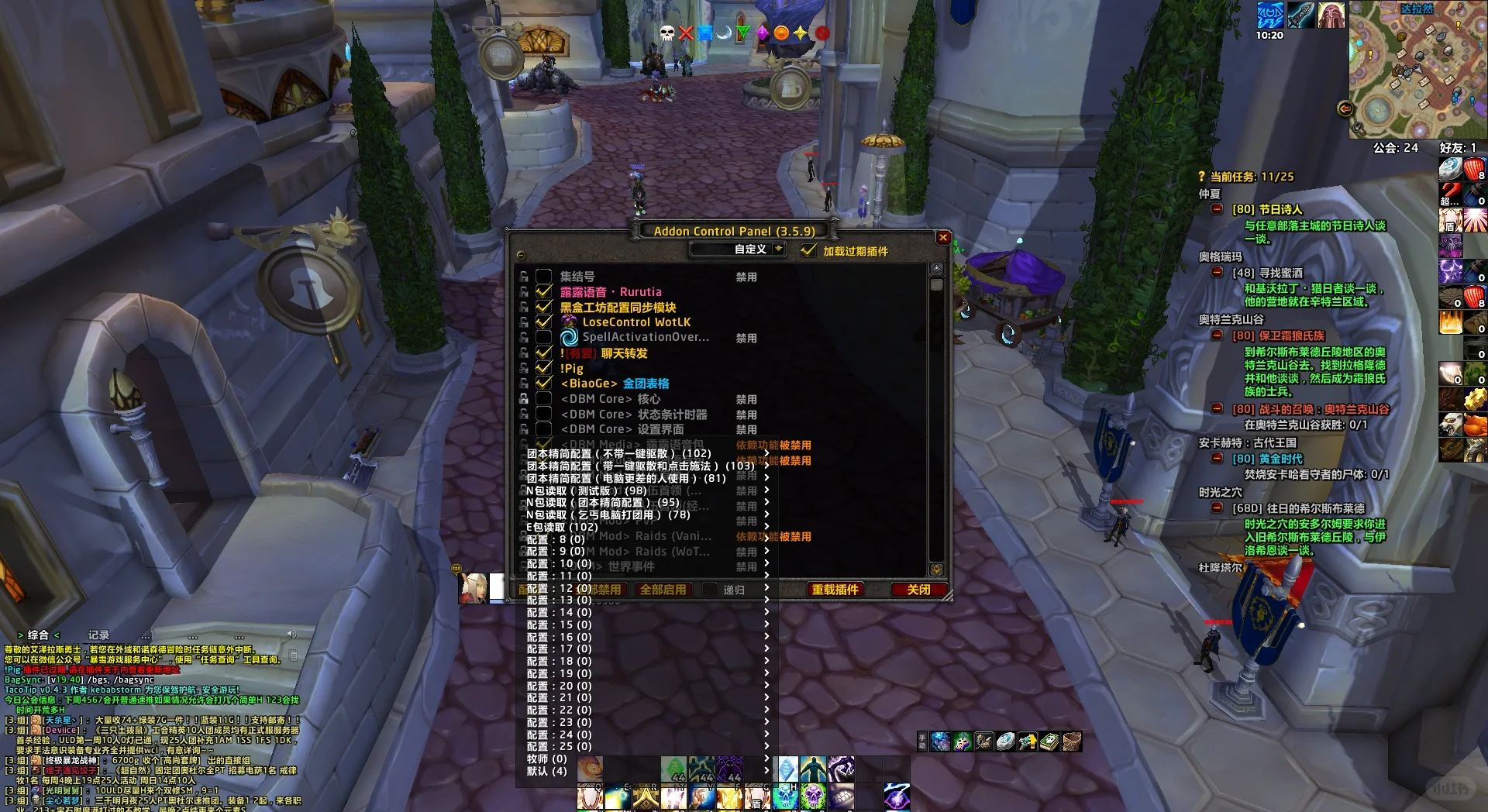Select the E包读取 (102) profile entry
The width and height of the screenshot is (1488, 812).
(x=562, y=527)
